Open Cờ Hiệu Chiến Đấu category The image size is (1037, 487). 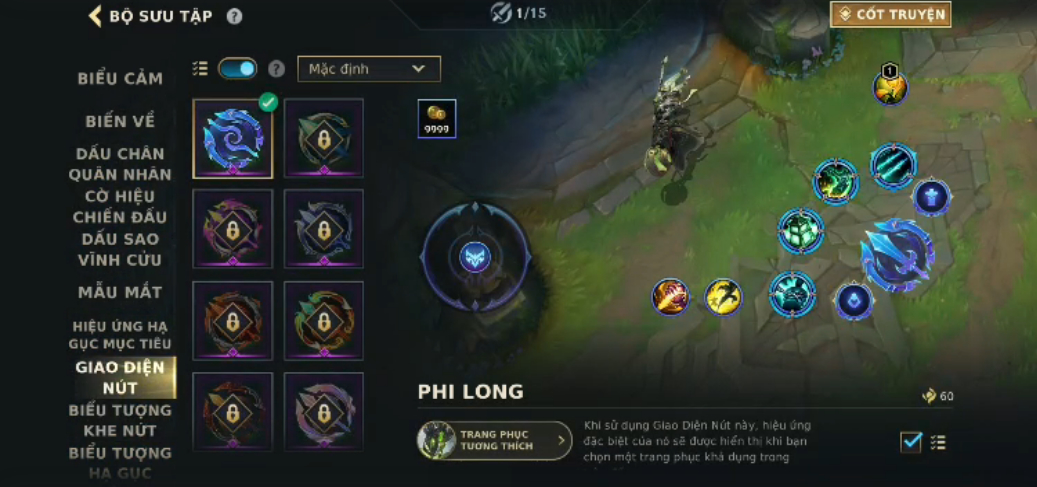(x=120, y=207)
